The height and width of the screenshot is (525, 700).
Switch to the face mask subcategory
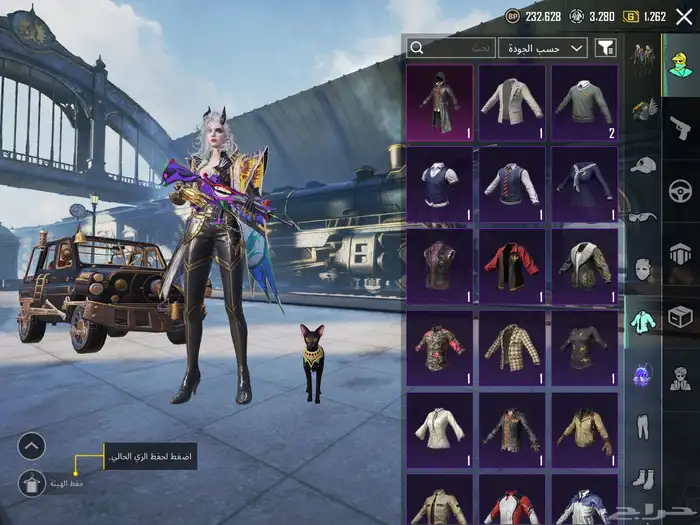(643, 270)
